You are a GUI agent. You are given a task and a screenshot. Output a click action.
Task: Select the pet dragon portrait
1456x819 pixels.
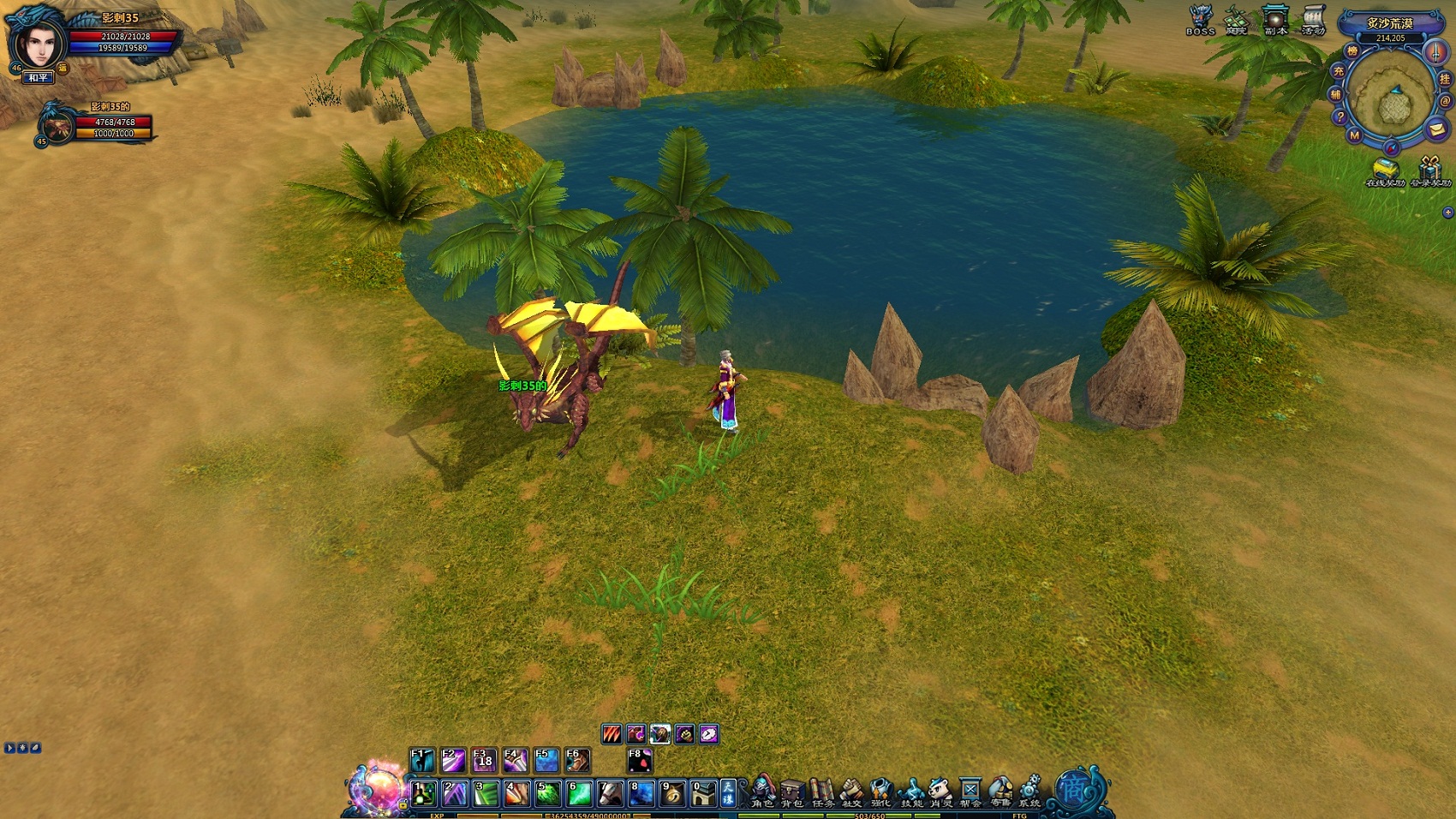click(58, 128)
